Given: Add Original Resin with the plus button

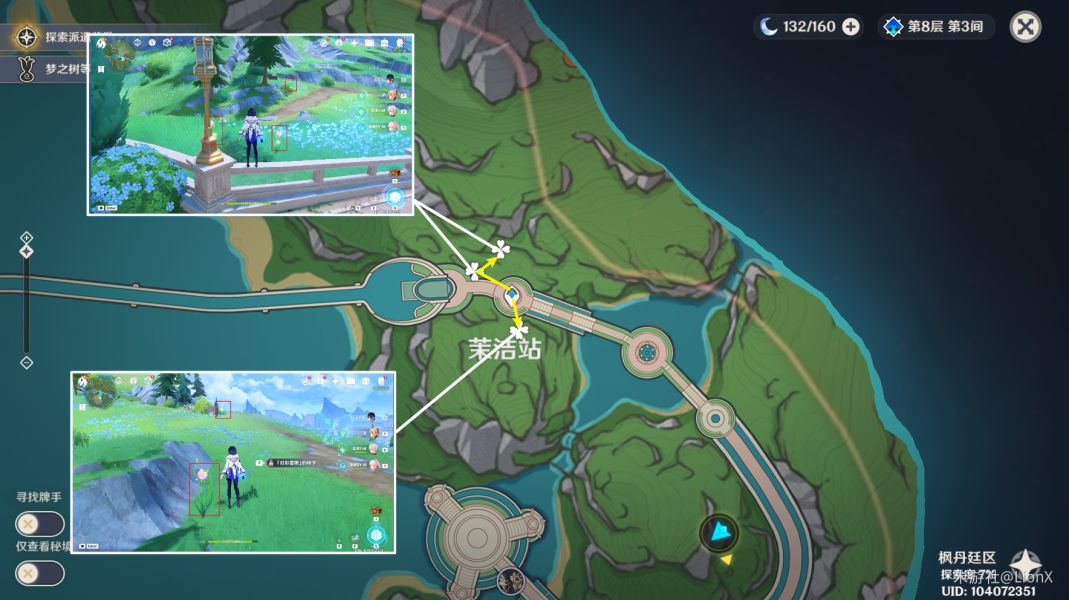Looking at the screenshot, I should [851, 27].
